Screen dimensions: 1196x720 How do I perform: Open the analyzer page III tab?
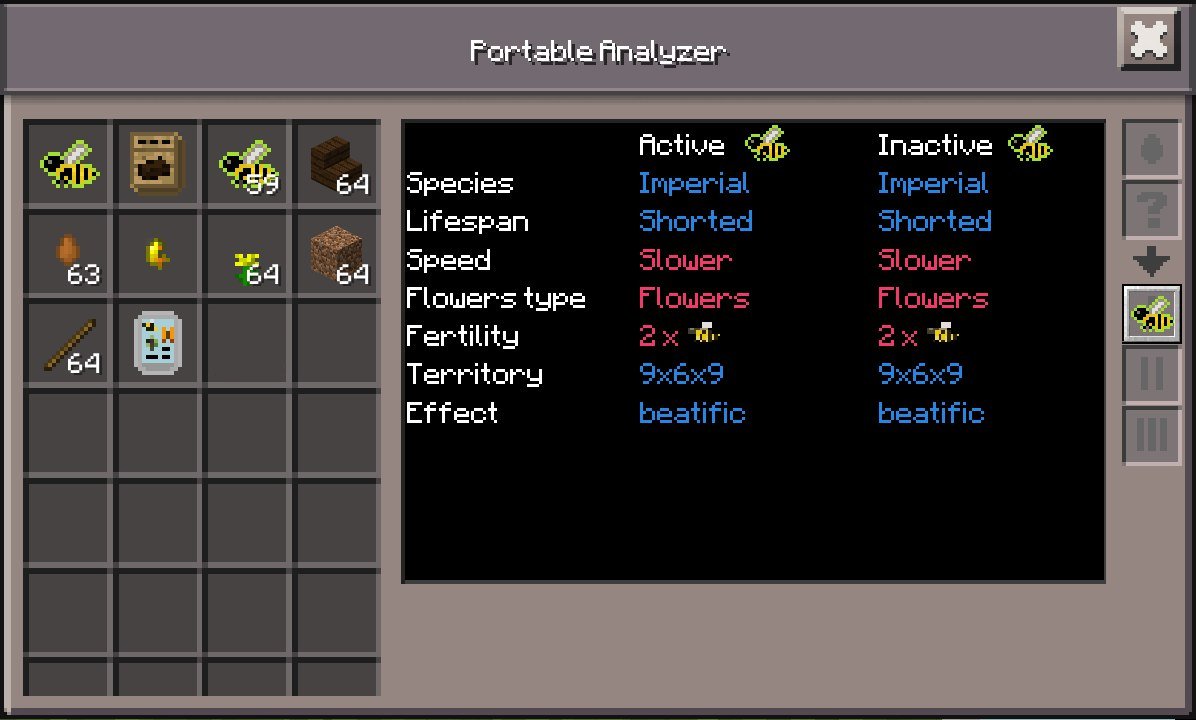pos(1150,435)
